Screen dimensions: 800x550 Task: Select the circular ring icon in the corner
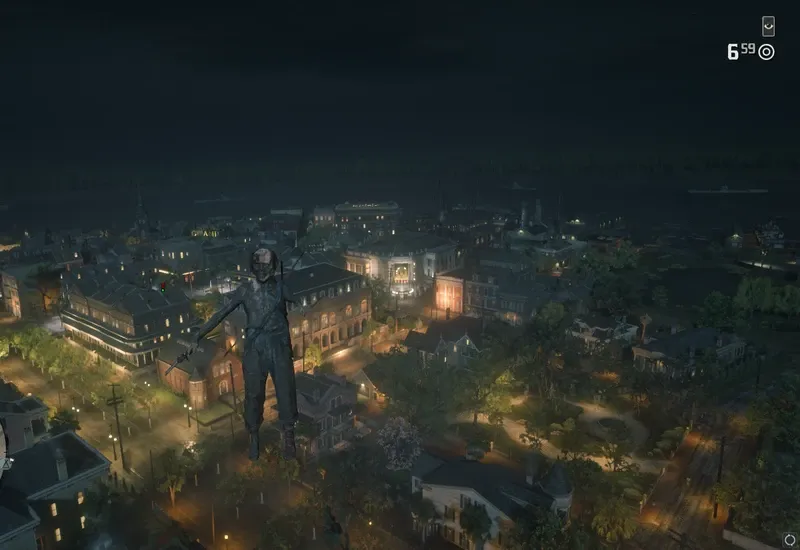789,540
